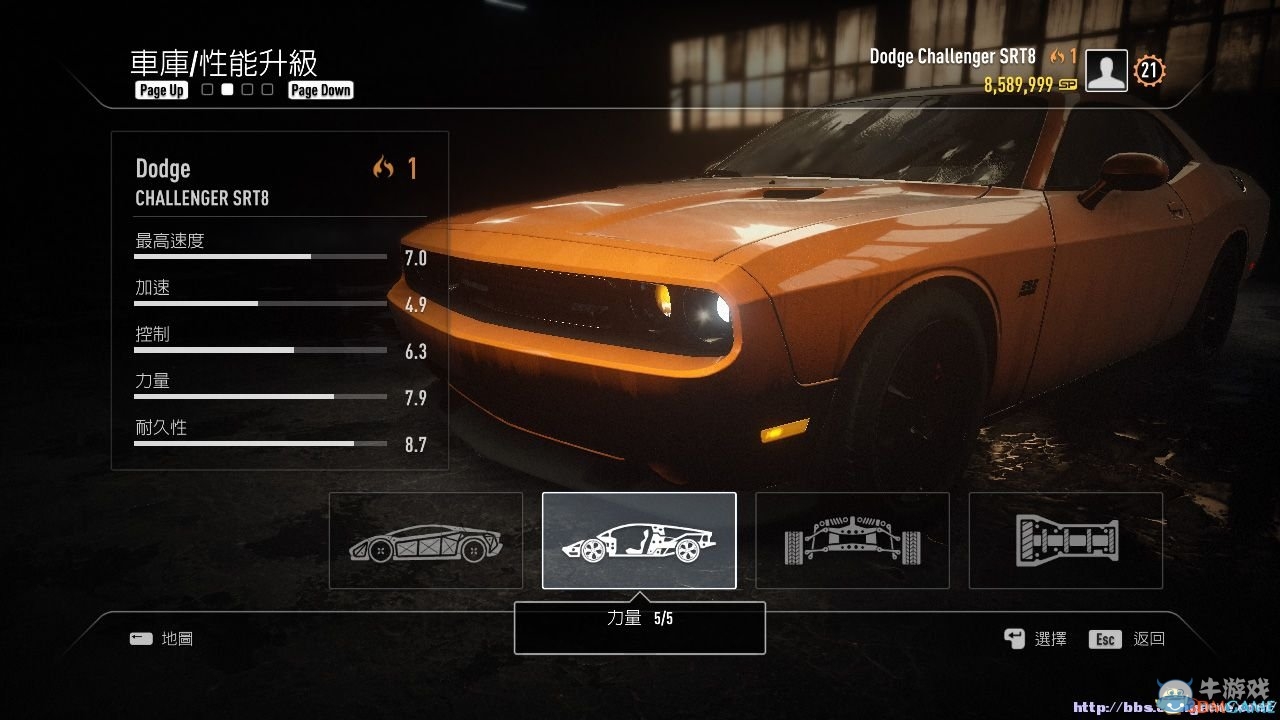Select the suspension and tires upgrade icon
This screenshot has height=720, width=1280.
851,540
